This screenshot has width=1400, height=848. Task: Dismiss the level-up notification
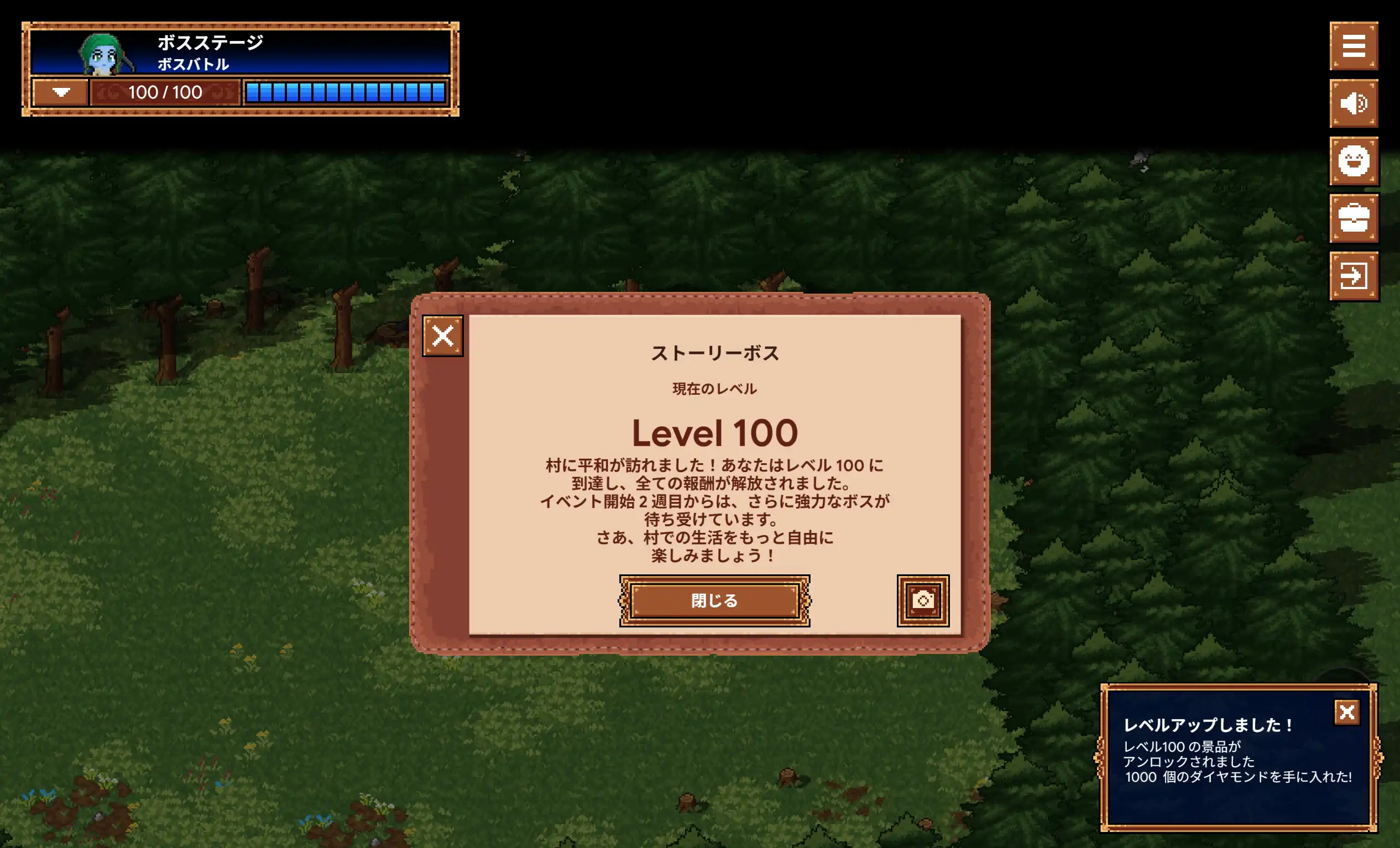point(1346,711)
